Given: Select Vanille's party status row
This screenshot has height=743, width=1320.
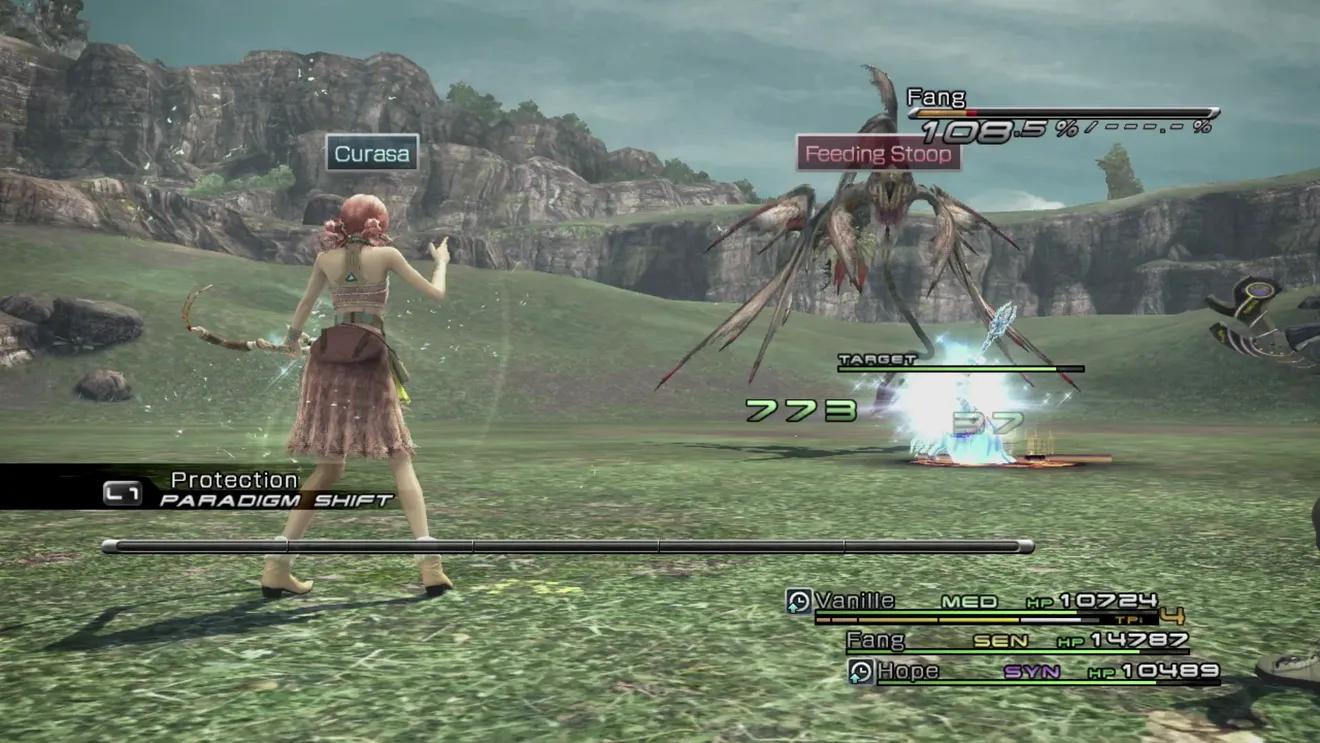Looking at the screenshot, I should point(985,602).
